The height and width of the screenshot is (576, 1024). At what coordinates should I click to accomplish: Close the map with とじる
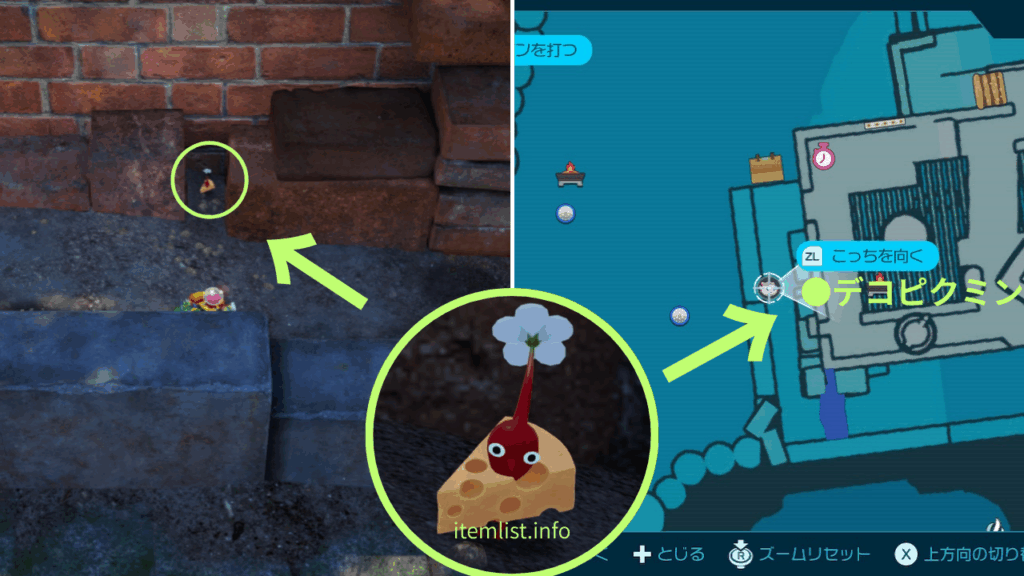coord(670,554)
